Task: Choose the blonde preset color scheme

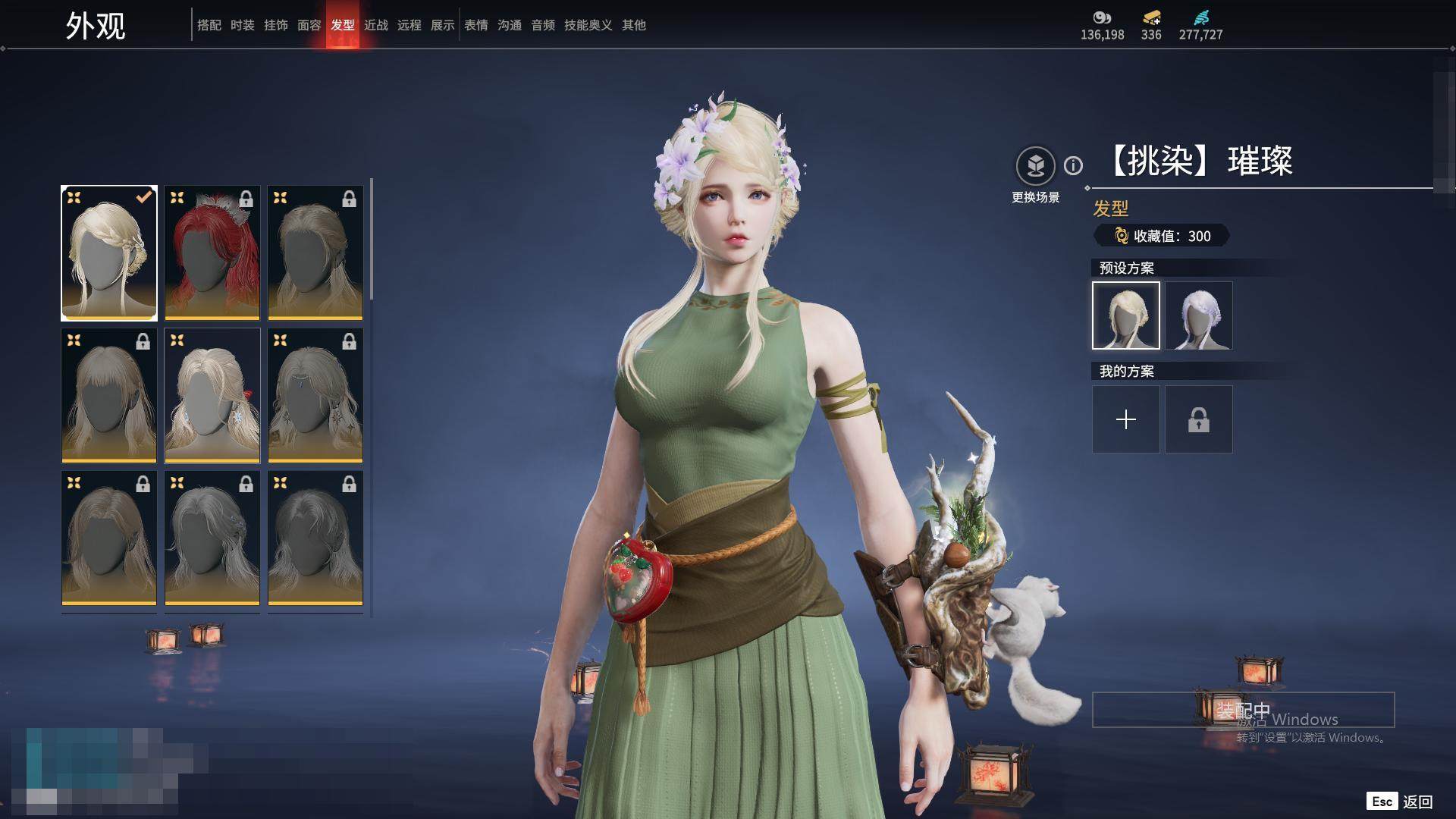Action: [x=1125, y=315]
